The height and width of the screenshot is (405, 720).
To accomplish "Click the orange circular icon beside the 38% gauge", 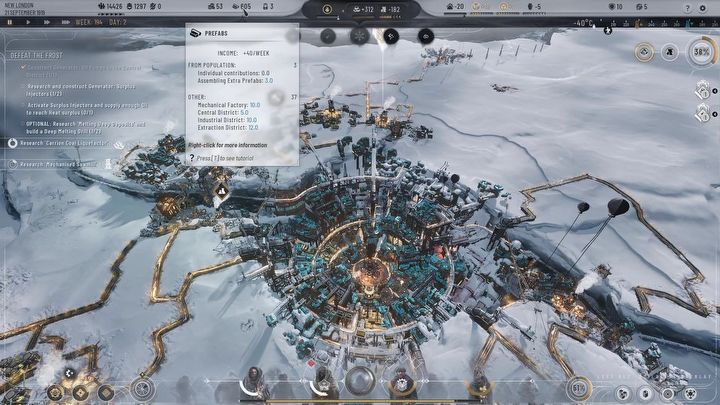I will 645,50.
